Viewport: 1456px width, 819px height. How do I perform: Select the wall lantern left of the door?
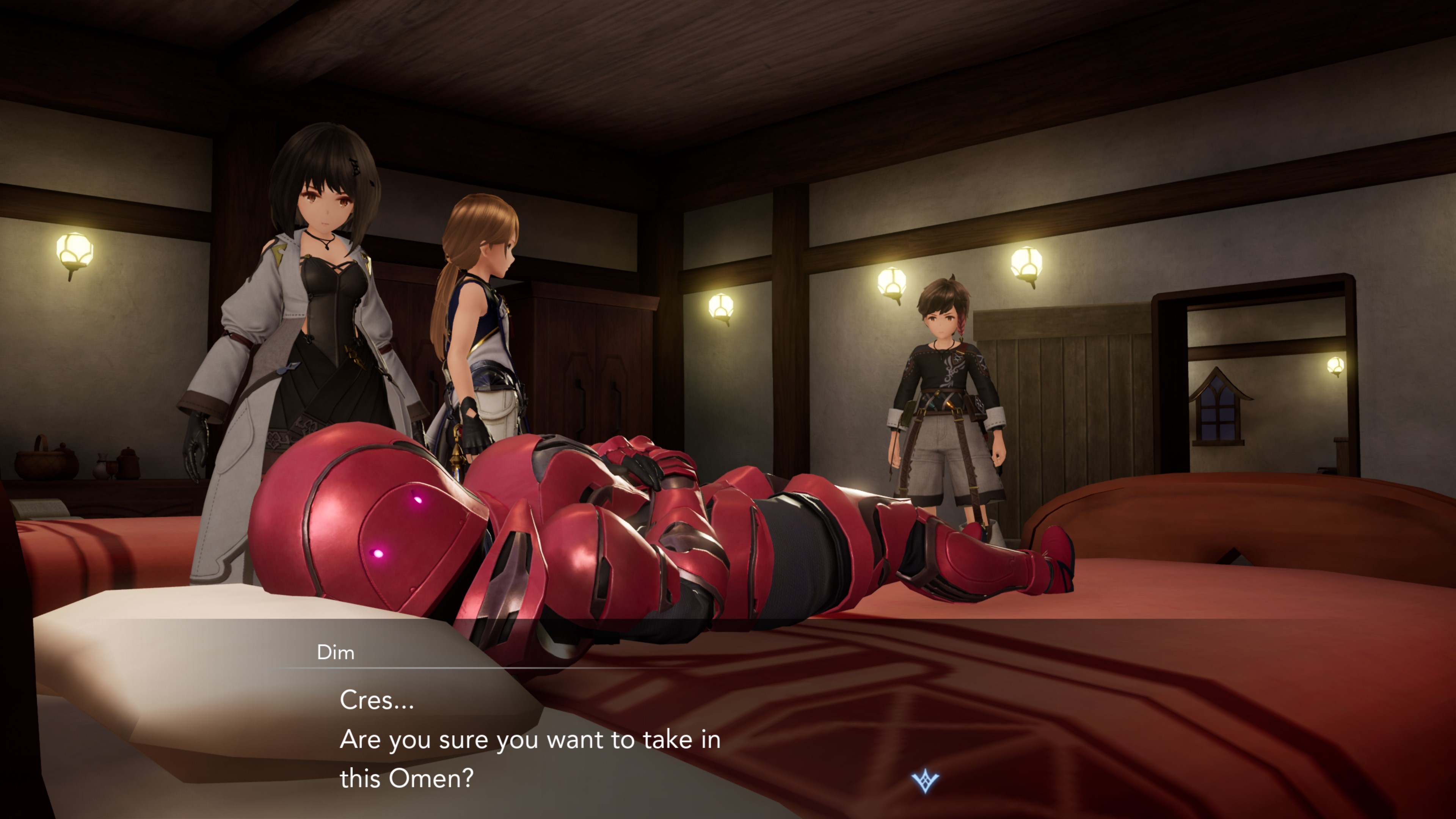1027,266
